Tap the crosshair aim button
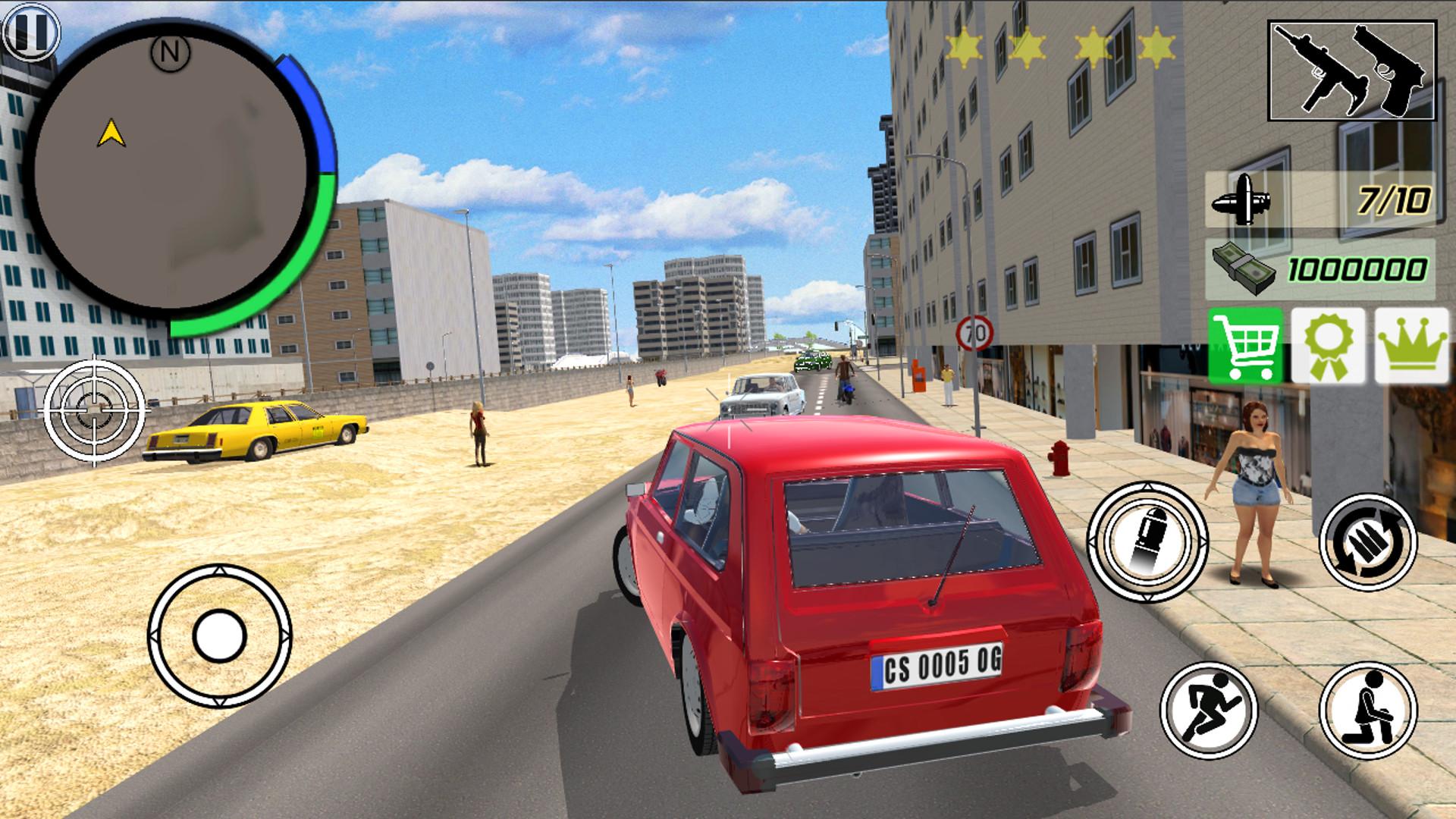Image resolution: width=1456 pixels, height=819 pixels. [x=95, y=412]
